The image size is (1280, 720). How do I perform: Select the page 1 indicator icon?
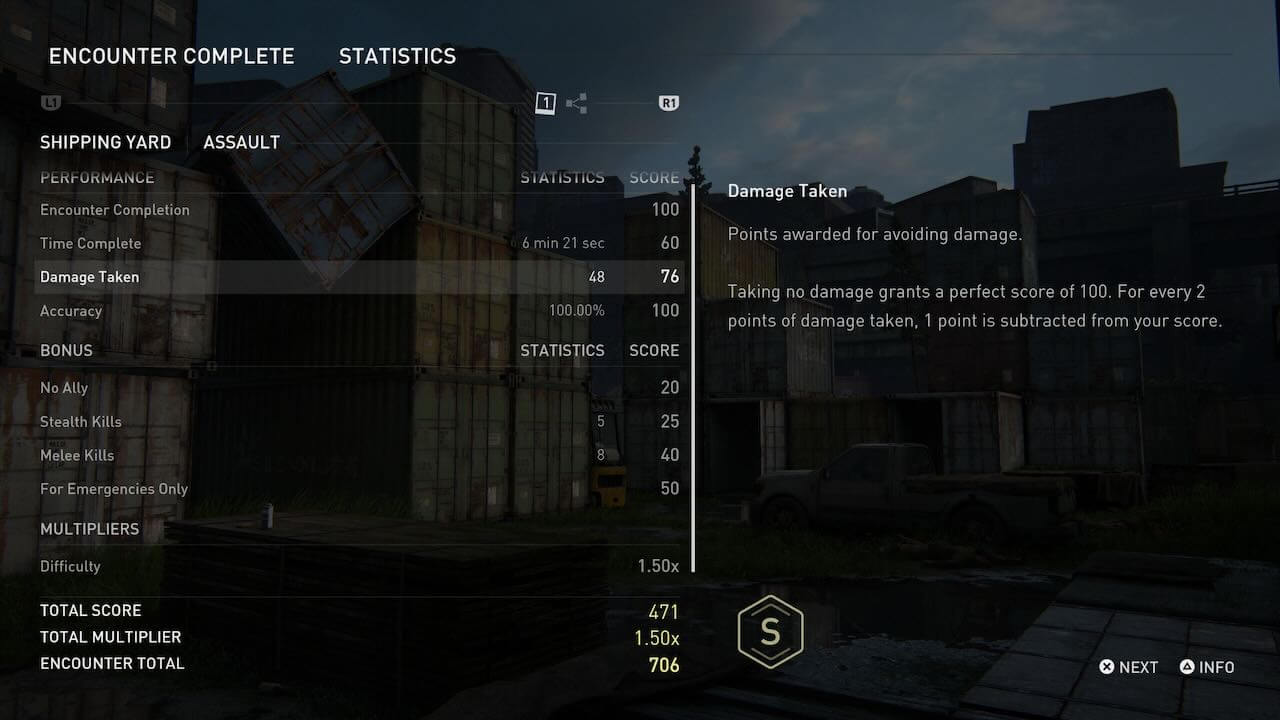(545, 103)
